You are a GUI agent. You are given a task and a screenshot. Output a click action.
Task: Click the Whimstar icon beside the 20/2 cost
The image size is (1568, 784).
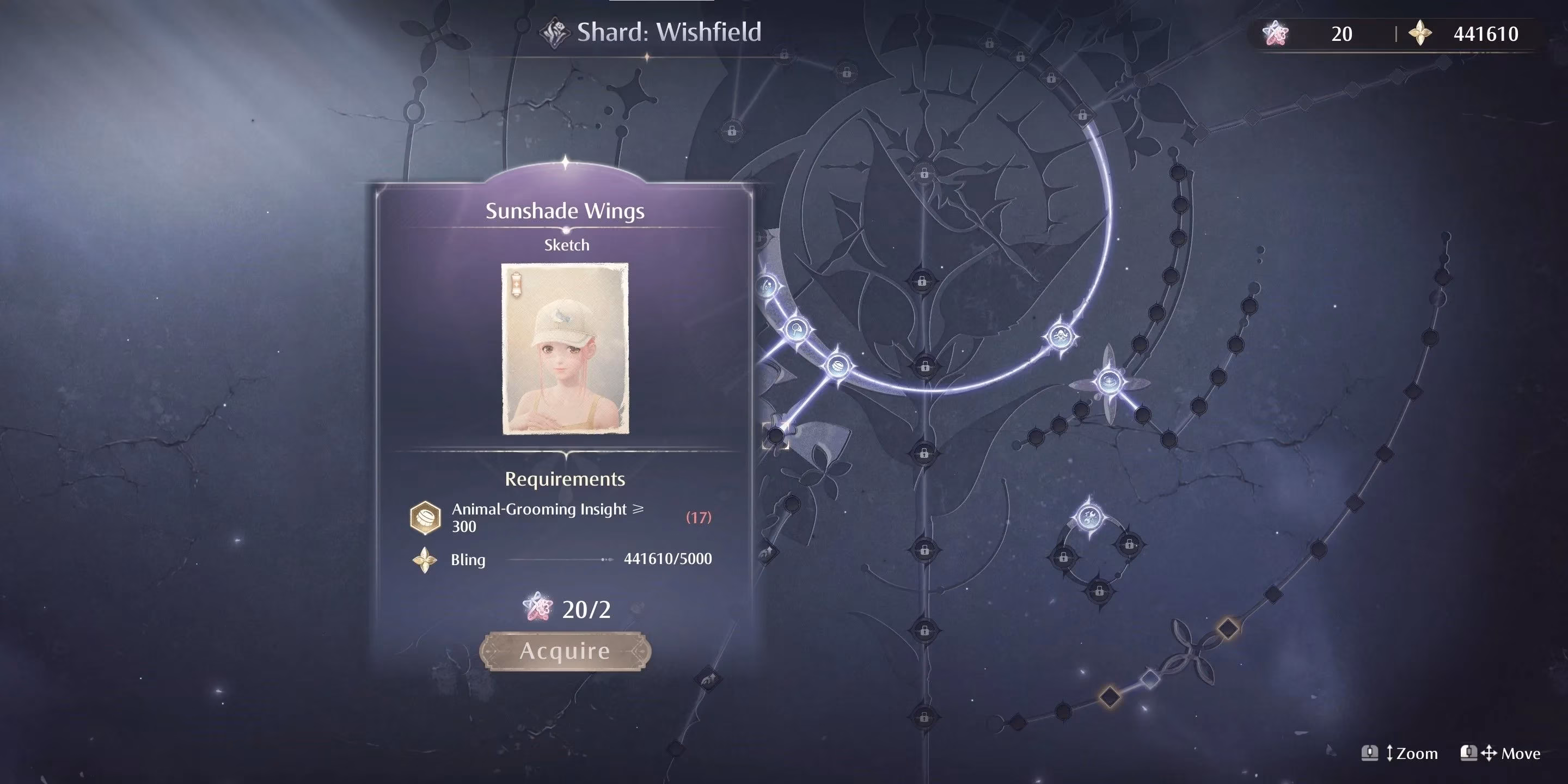(x=537, y=607)
